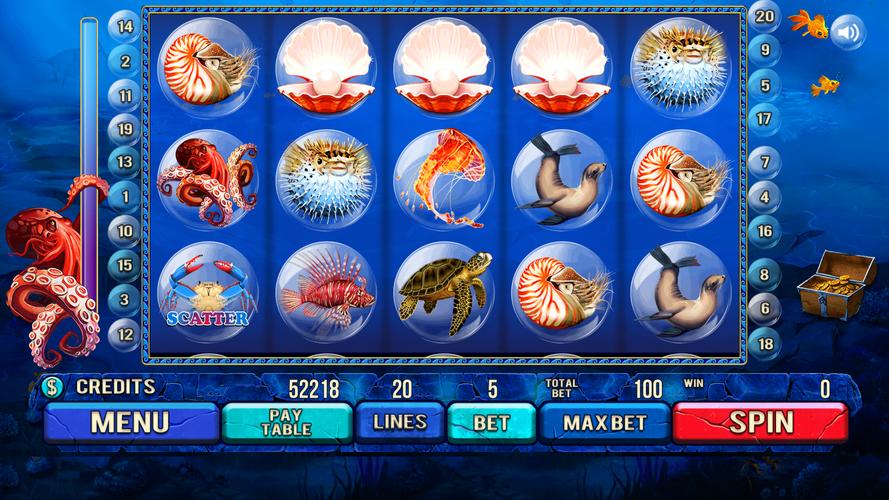Hit the red SPIN button

click(761, 423)
